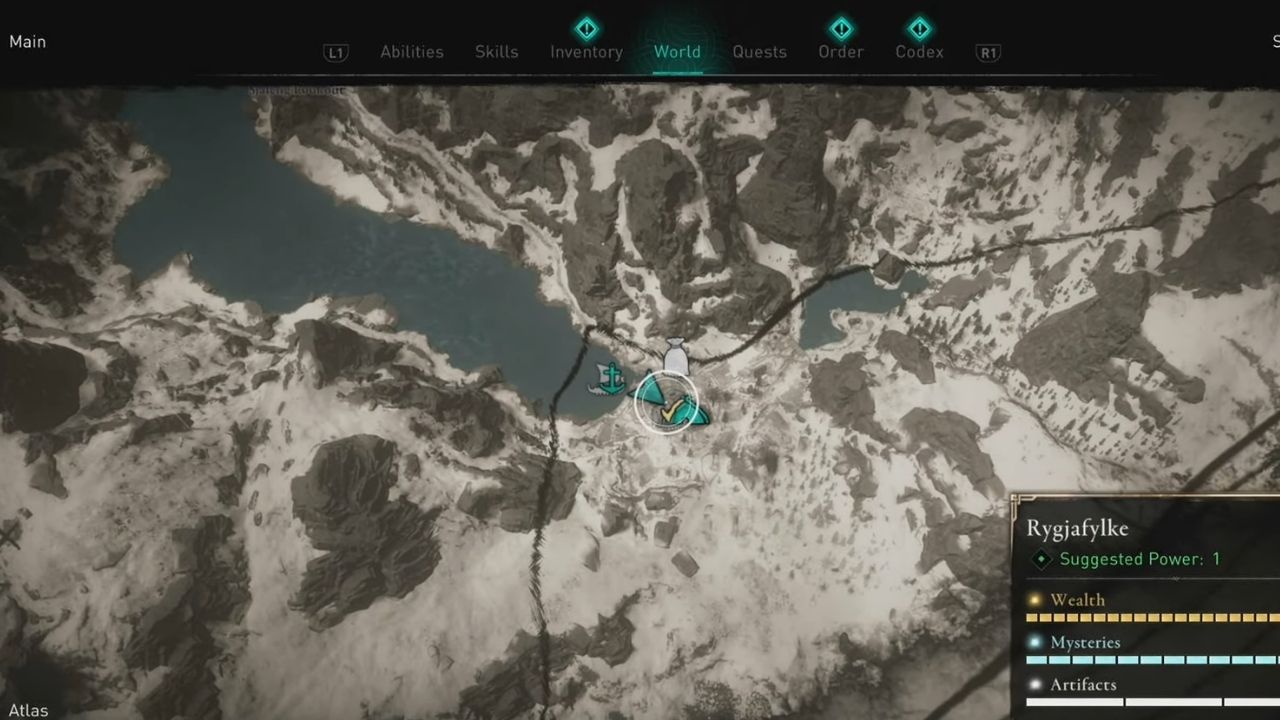Click the yellow Wealth dot icon

pos(1036,600)
